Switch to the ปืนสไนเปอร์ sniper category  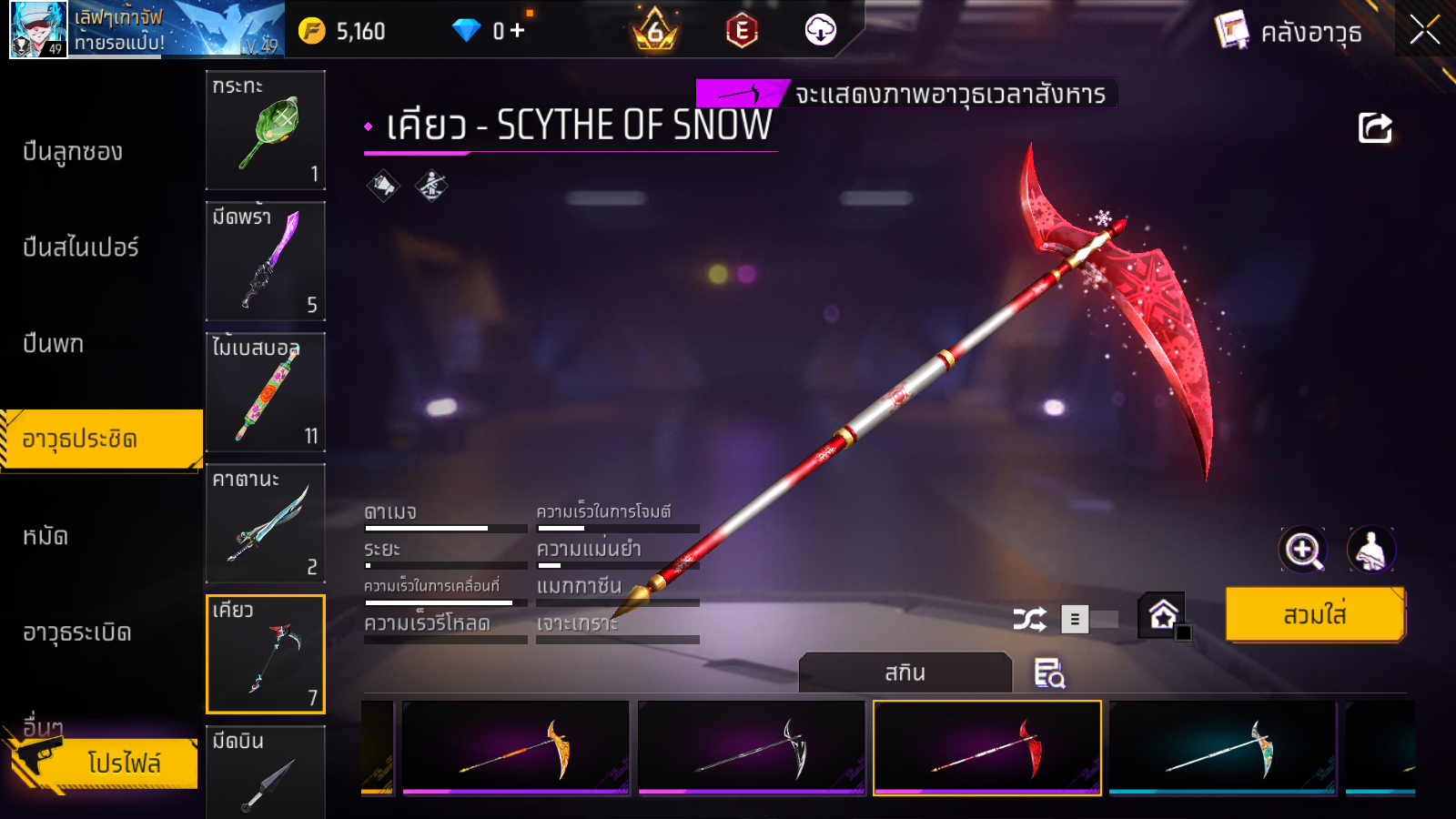click(81, 248)
